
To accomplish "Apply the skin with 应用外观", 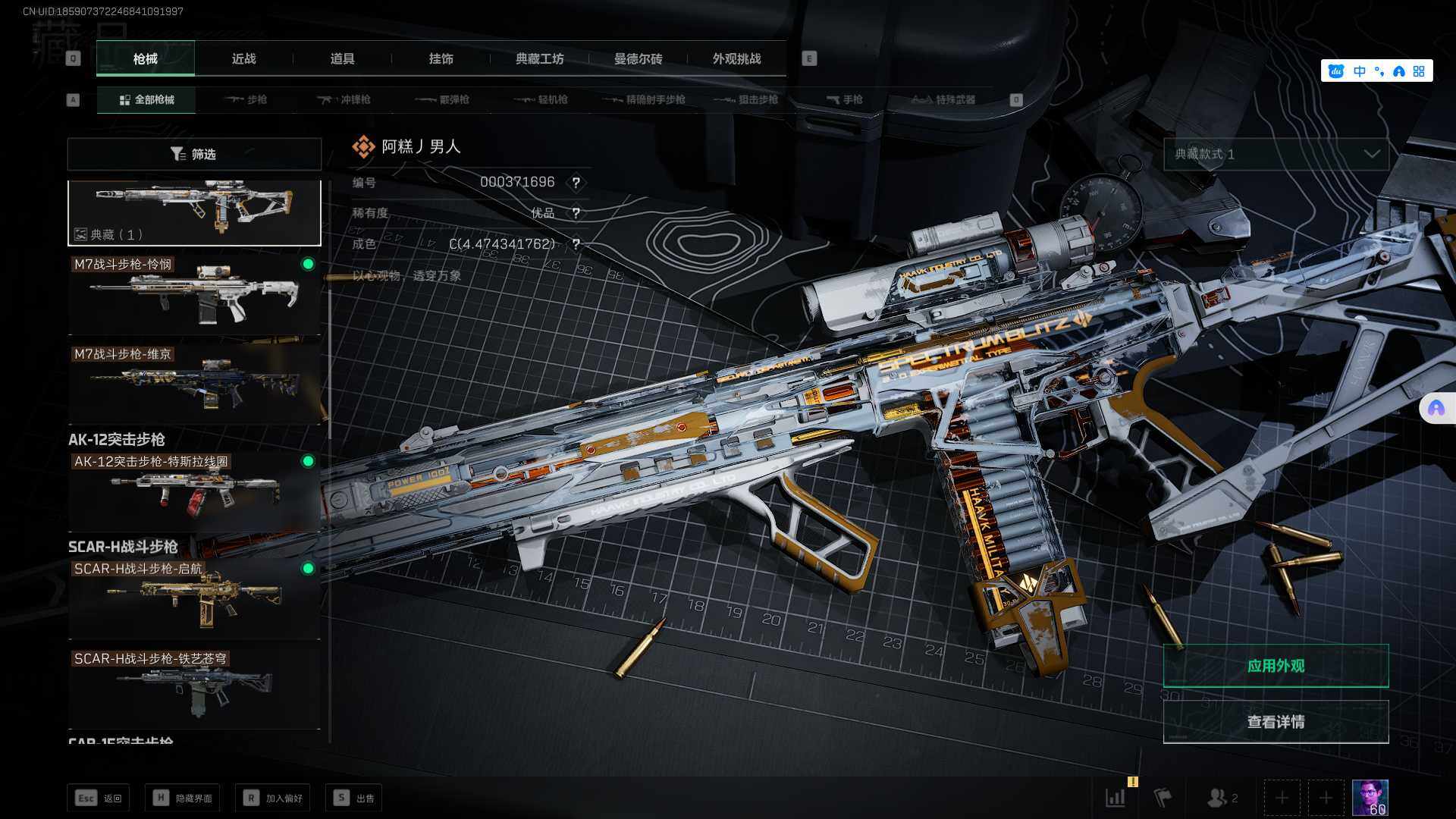I will point(1276,666).
